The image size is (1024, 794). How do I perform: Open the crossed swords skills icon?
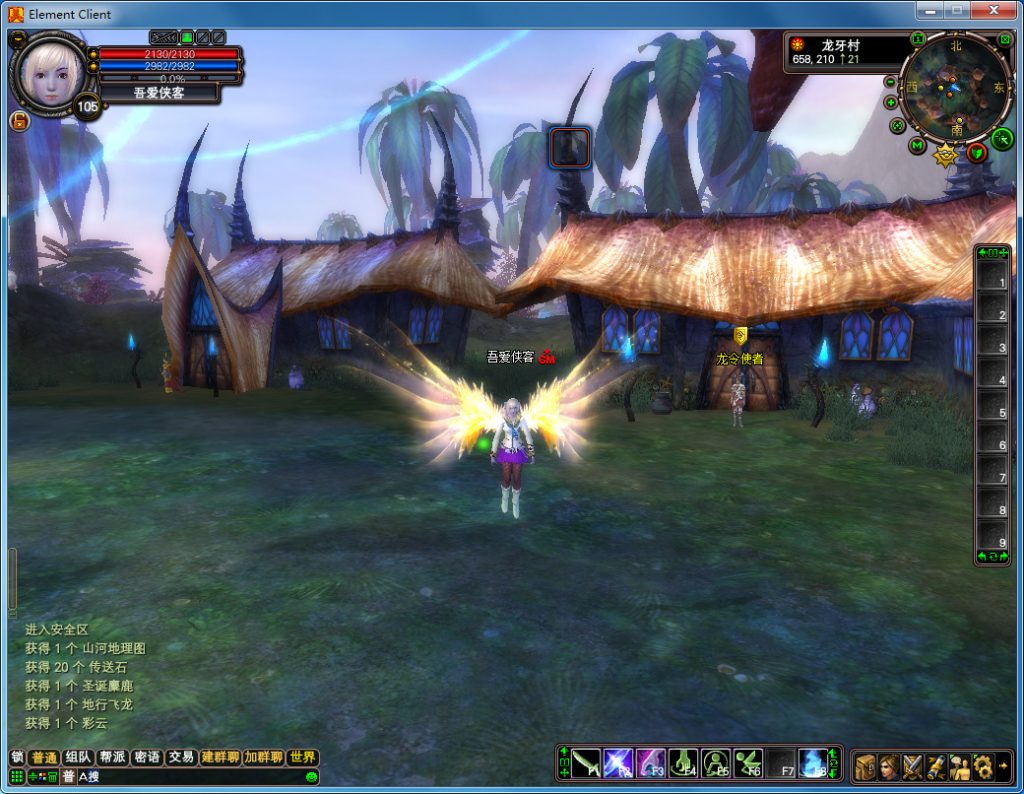tap(913, 766)
